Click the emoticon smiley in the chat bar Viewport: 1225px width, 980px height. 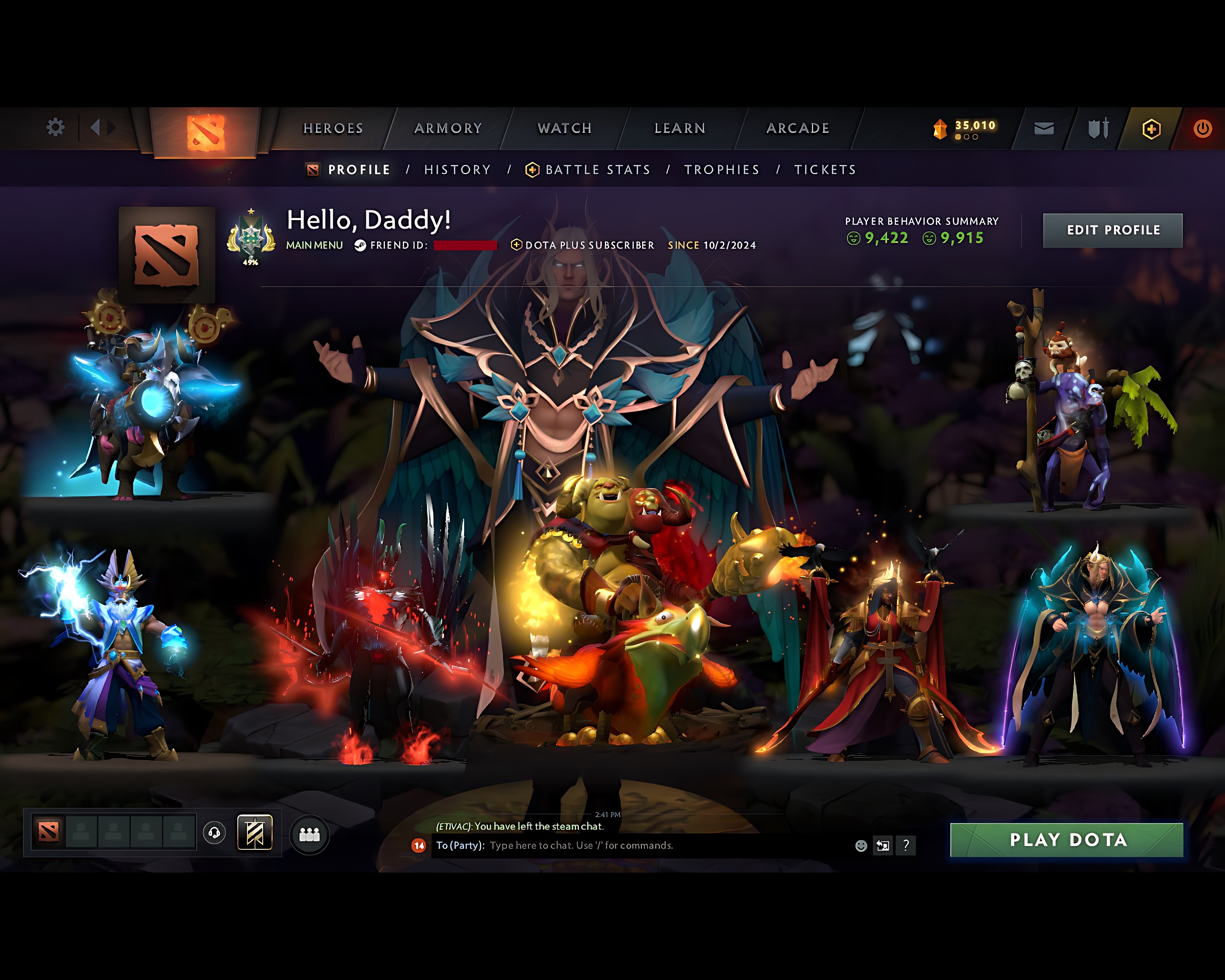(861, 845)
